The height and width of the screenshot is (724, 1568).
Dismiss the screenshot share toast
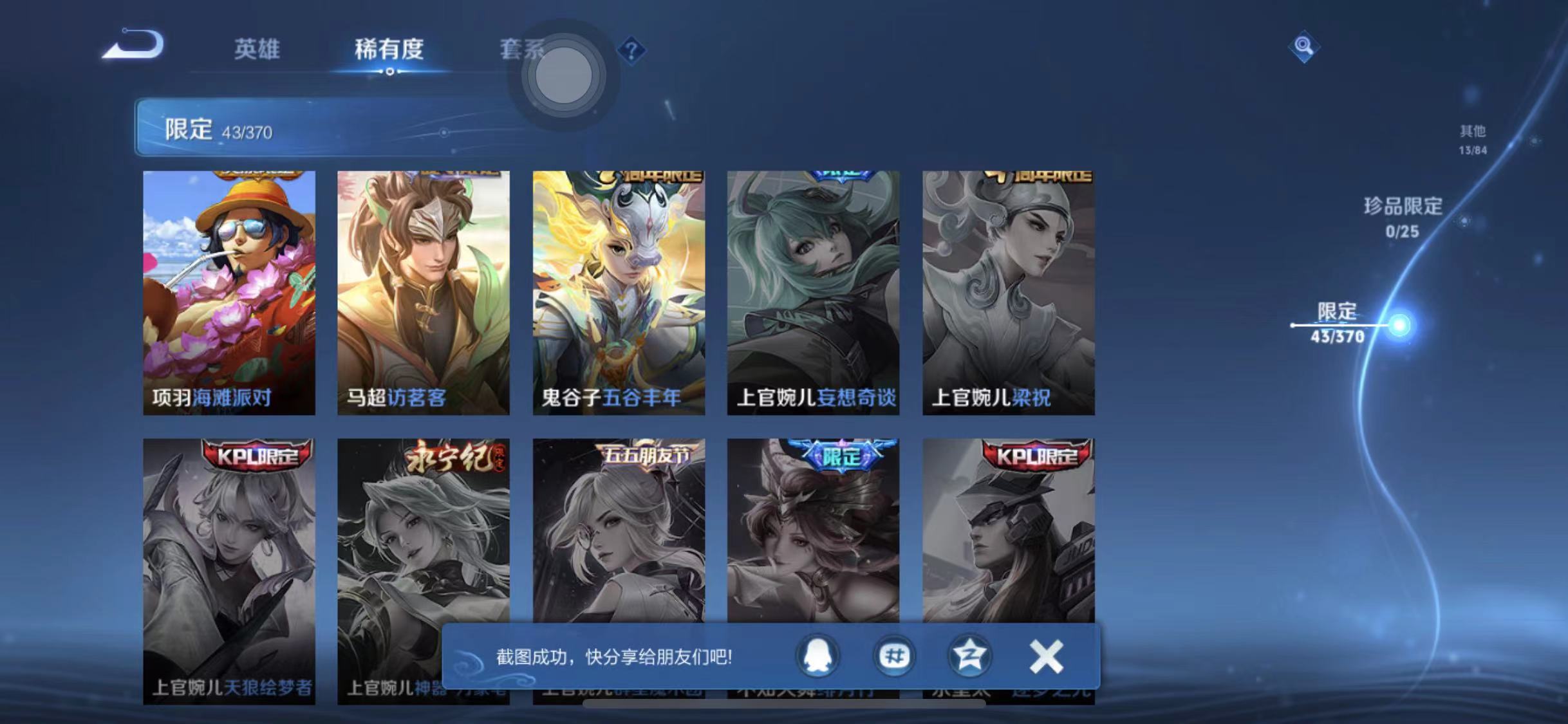(1047, 656)
